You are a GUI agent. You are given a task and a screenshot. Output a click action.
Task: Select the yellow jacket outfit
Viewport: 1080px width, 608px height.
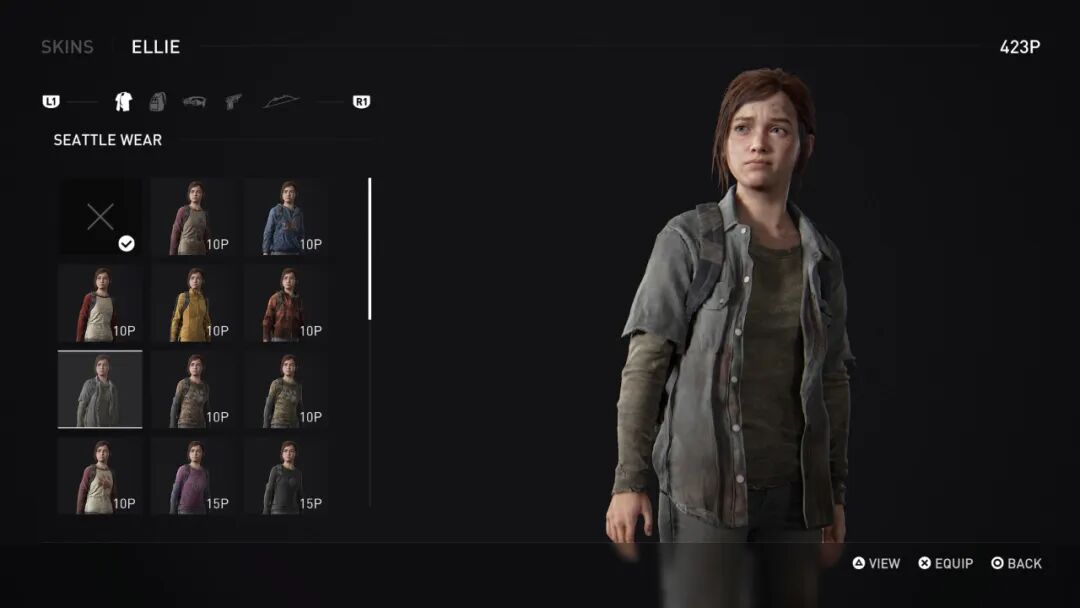click(x=193, y=303)
